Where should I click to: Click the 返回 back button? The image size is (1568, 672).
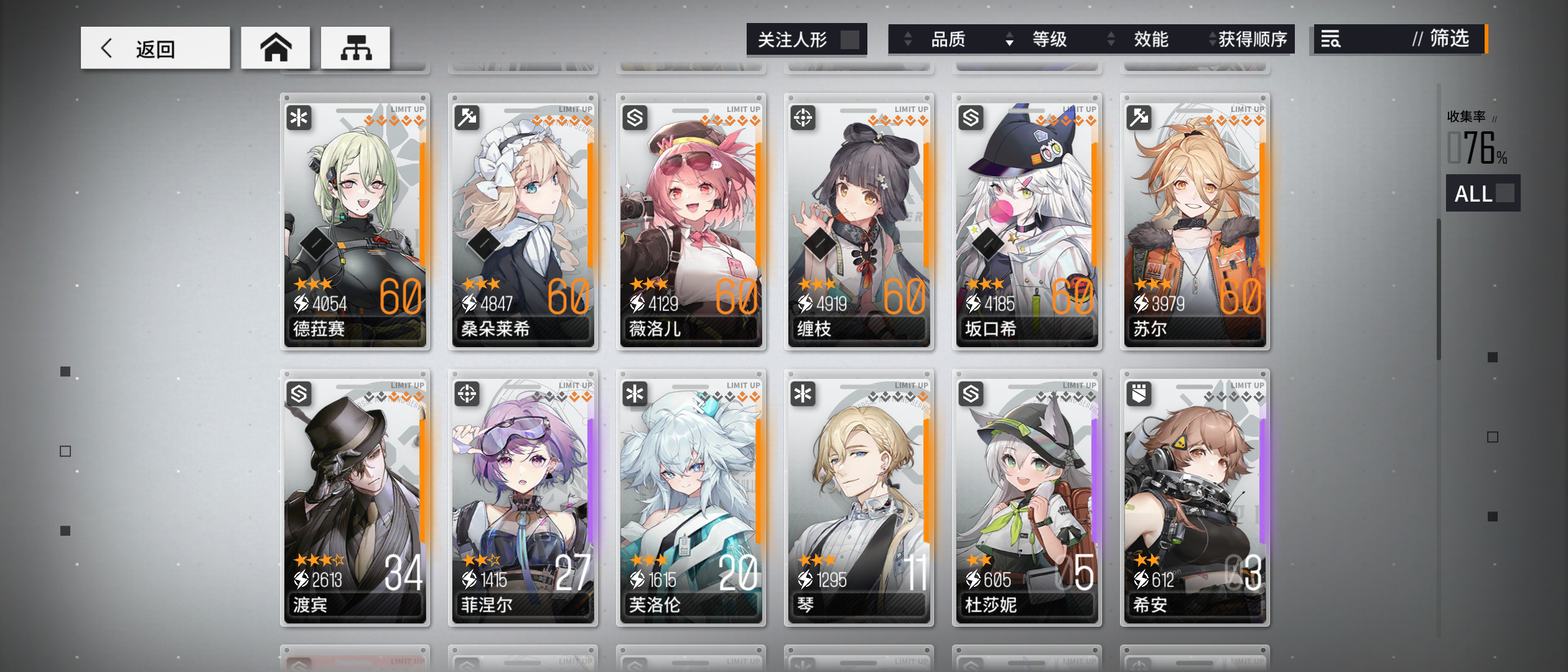point(156,47)
